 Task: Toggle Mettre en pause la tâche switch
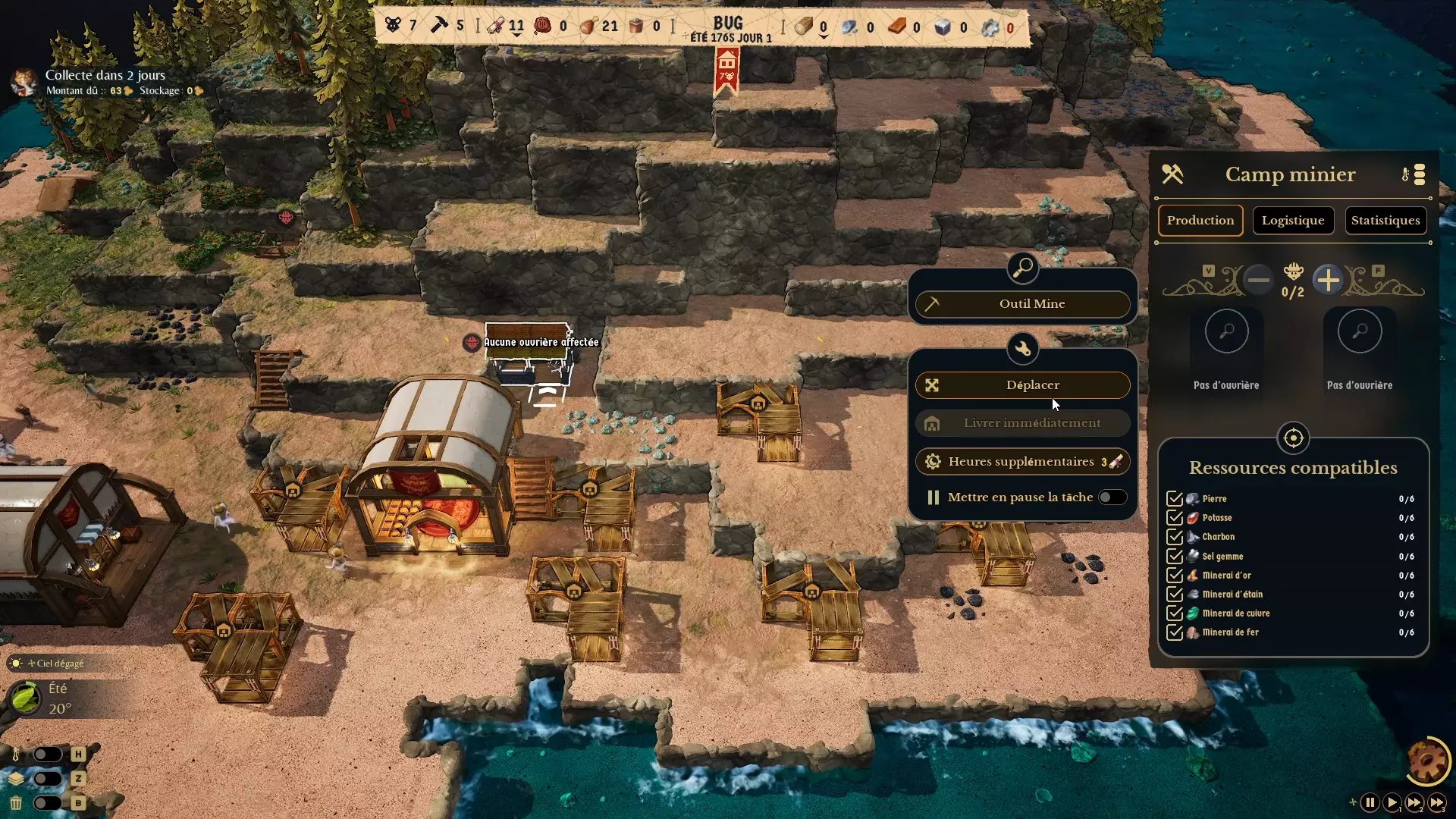click(1112, 497)
